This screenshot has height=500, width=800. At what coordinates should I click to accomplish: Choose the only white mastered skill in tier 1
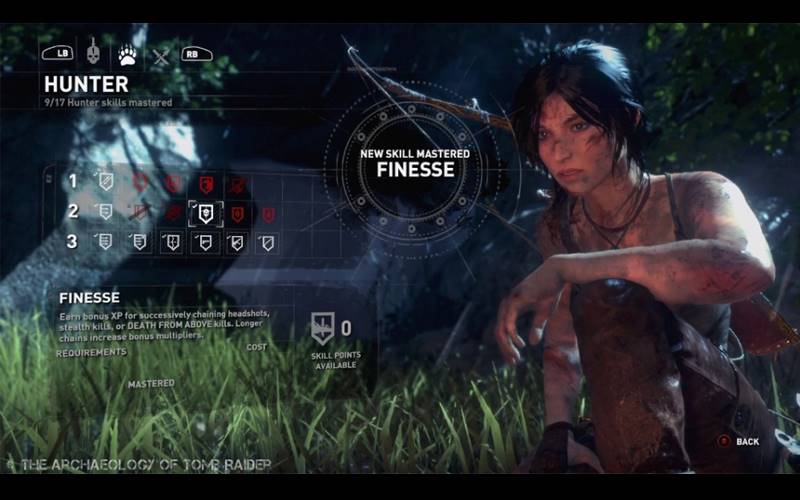tap(105, 182)
